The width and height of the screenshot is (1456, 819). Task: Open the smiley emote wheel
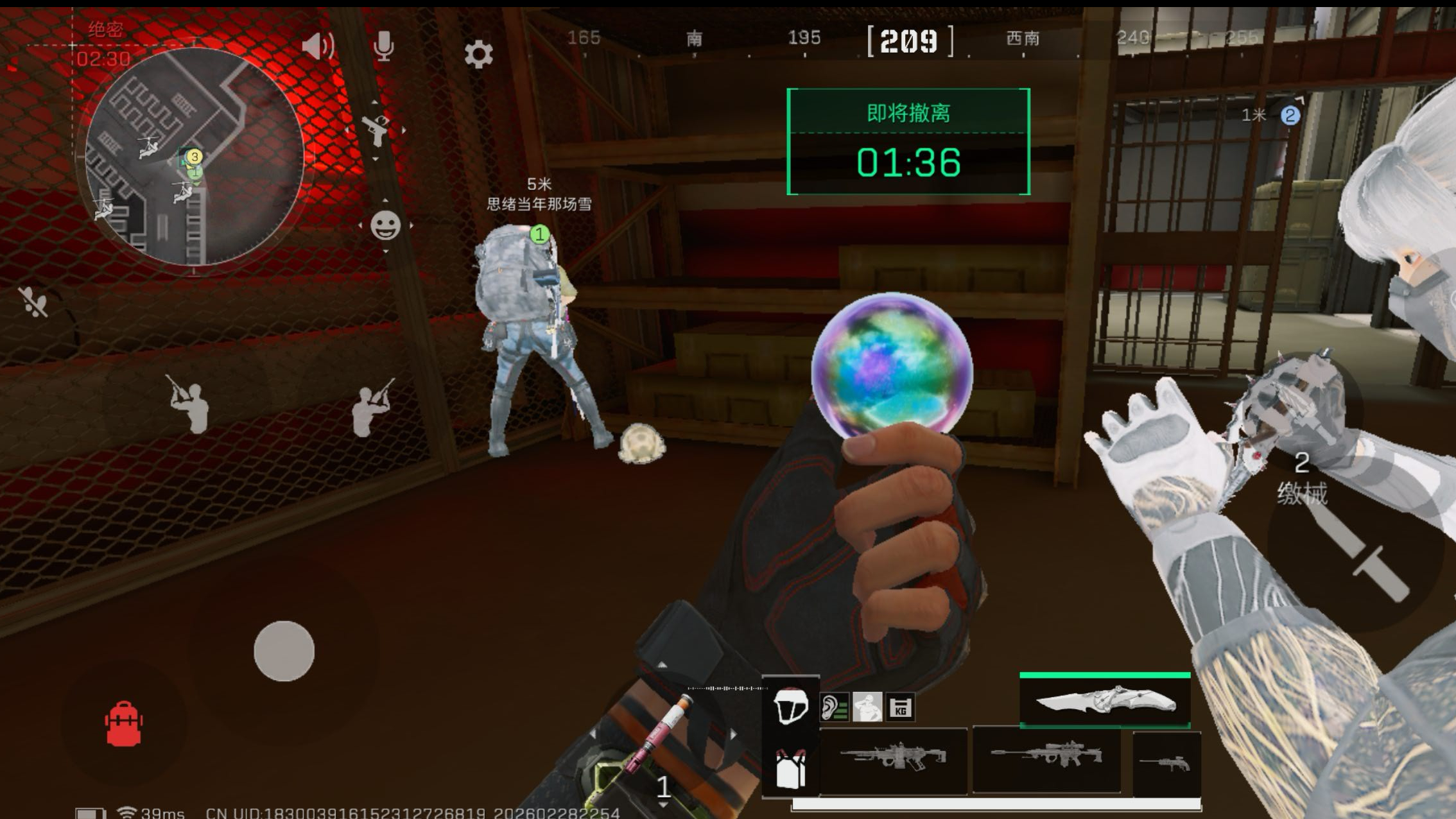tap(385, 225)
